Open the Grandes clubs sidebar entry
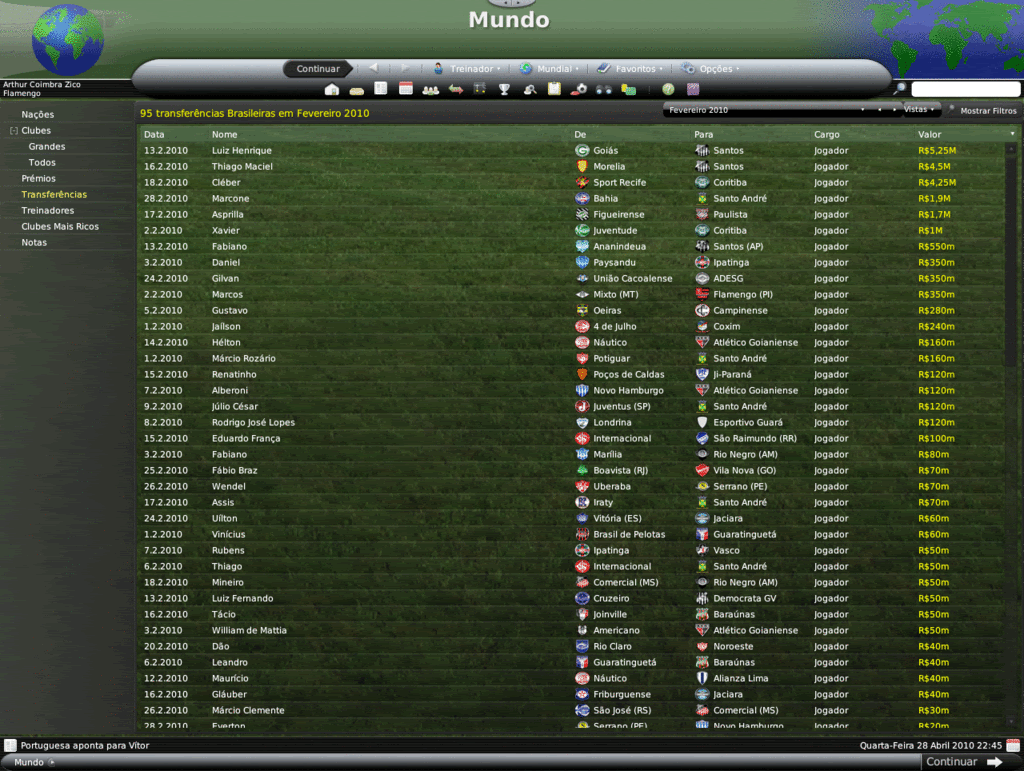The height and width of the screenshot is (771, 1024). (x=47, y=147)
